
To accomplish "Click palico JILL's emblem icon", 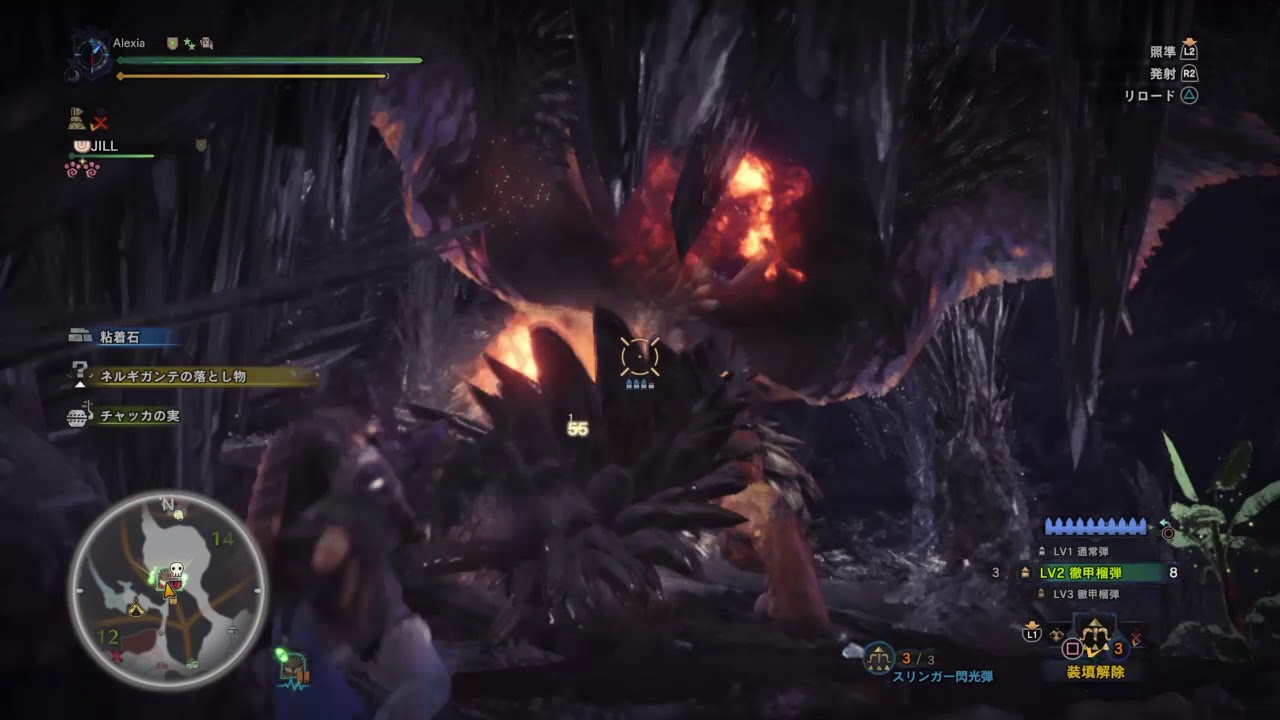I will click(82, 146).
